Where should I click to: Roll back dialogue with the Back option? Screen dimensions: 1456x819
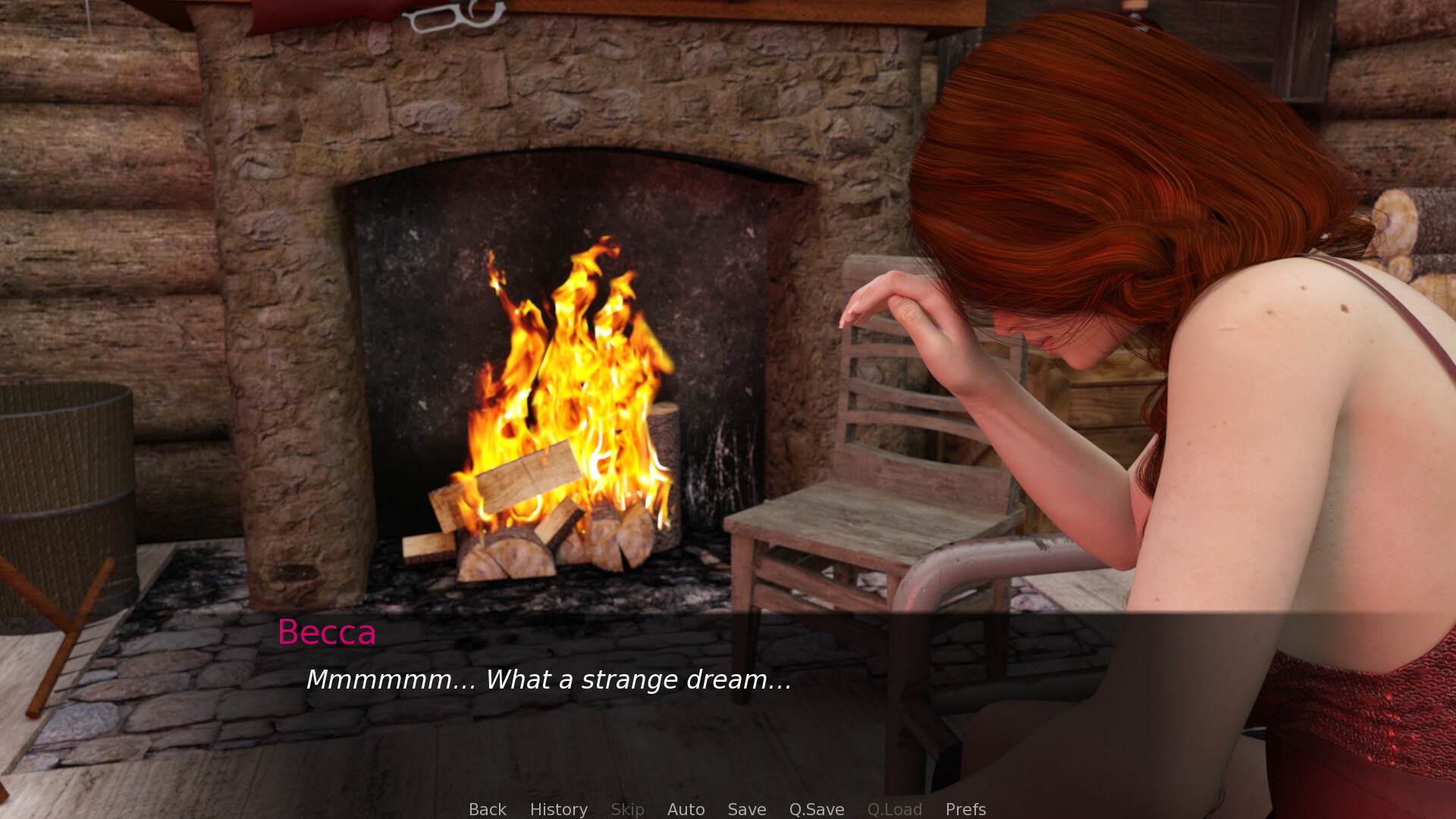[487, 809]
